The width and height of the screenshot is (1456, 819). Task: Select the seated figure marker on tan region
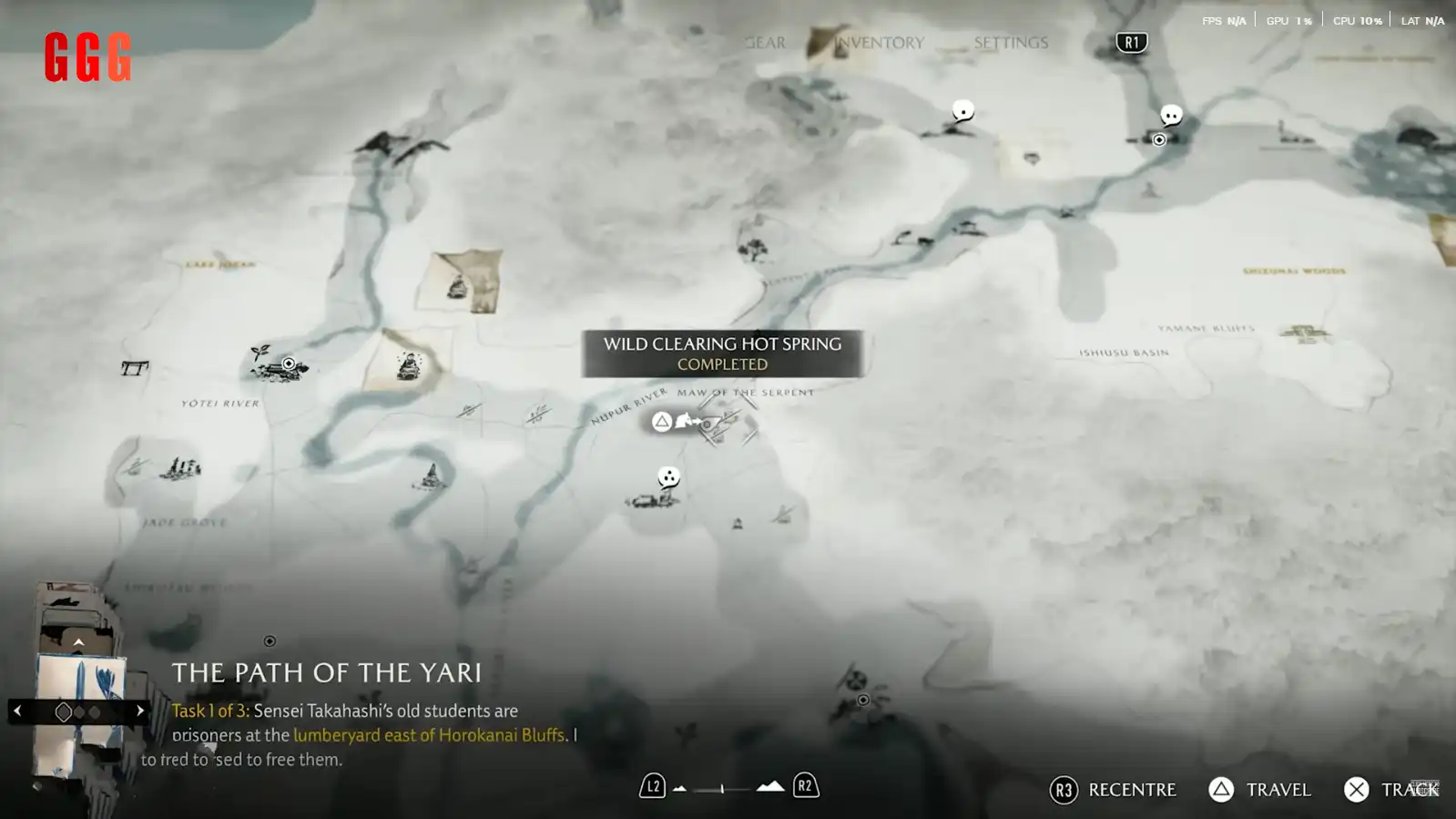409,365
